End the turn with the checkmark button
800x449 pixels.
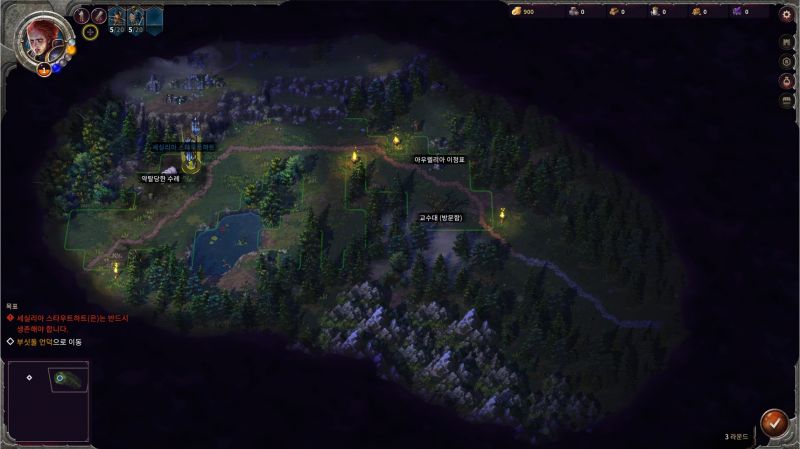coord(772,422)
